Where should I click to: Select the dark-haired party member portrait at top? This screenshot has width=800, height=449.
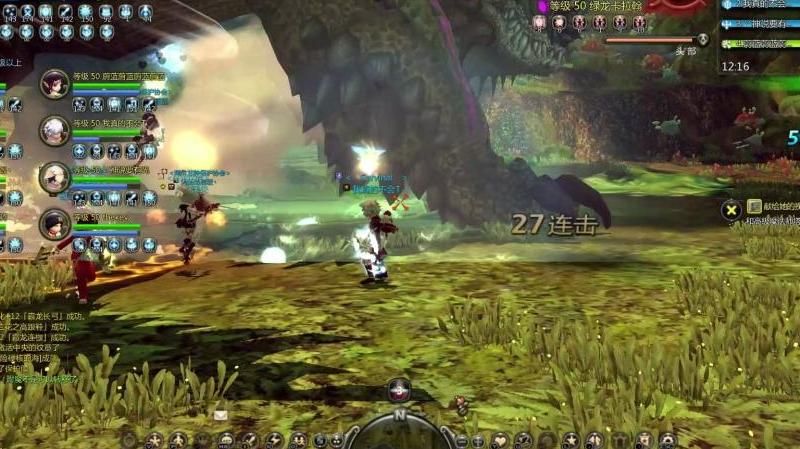tap(54, 83)
